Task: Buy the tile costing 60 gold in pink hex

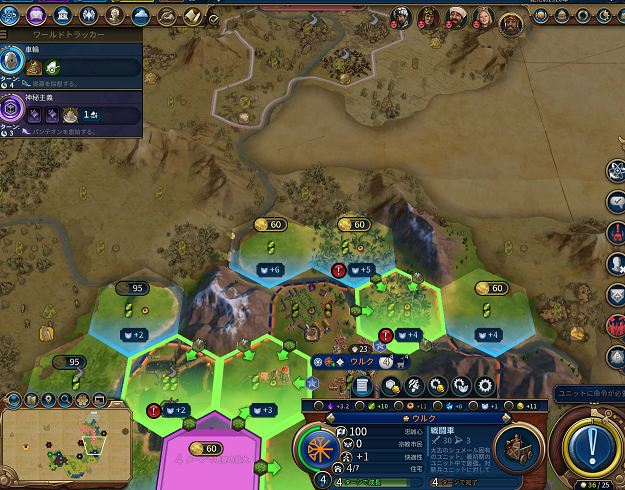Action: point(204,448)
